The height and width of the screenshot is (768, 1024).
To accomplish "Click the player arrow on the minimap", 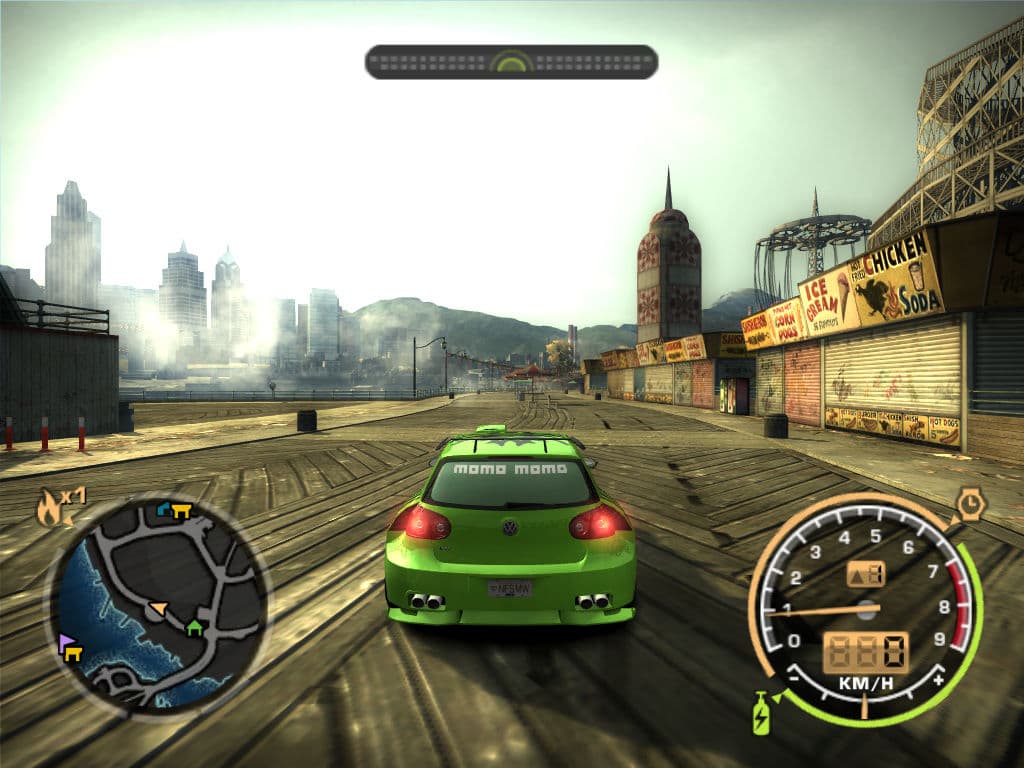I will 158,608.
